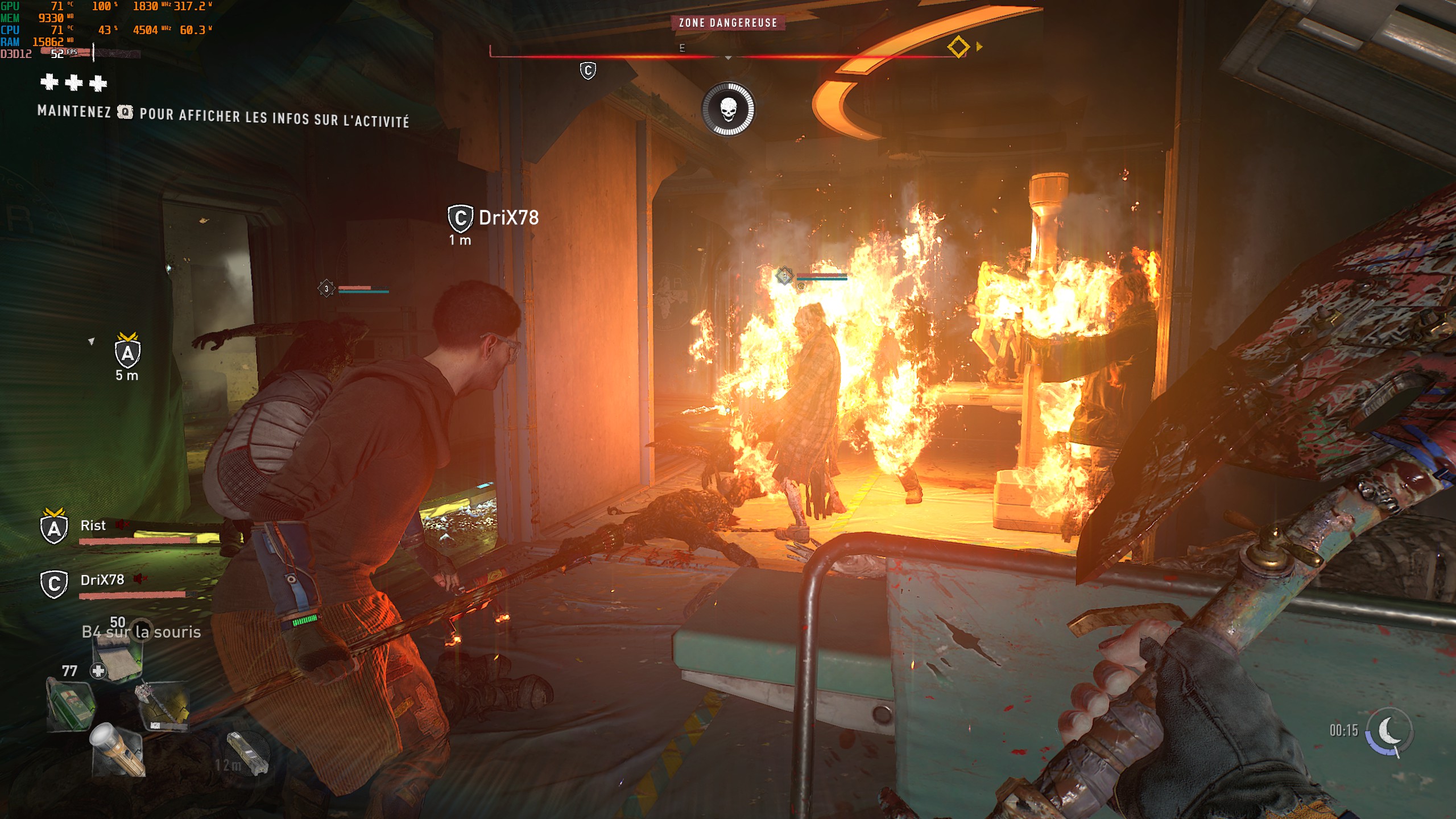Click the C shield marker under the compass
The image size is (1456, 819).
point(588,71)
